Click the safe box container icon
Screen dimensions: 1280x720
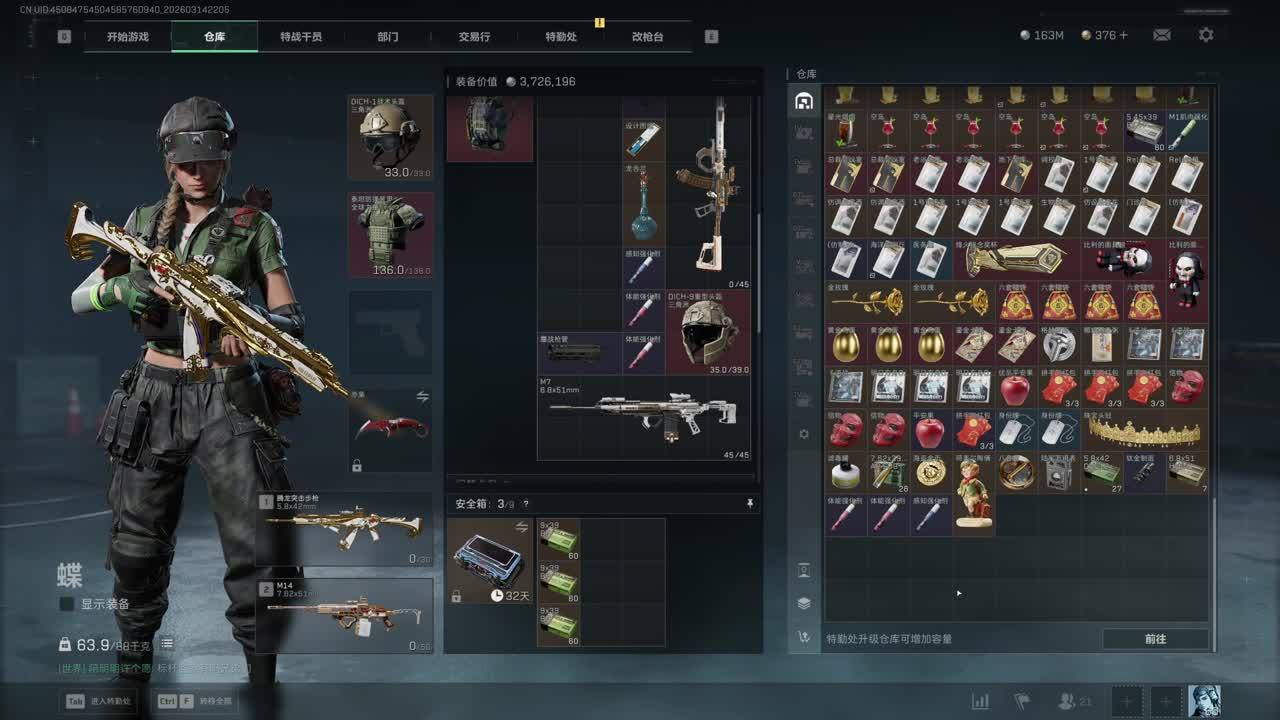489,560
